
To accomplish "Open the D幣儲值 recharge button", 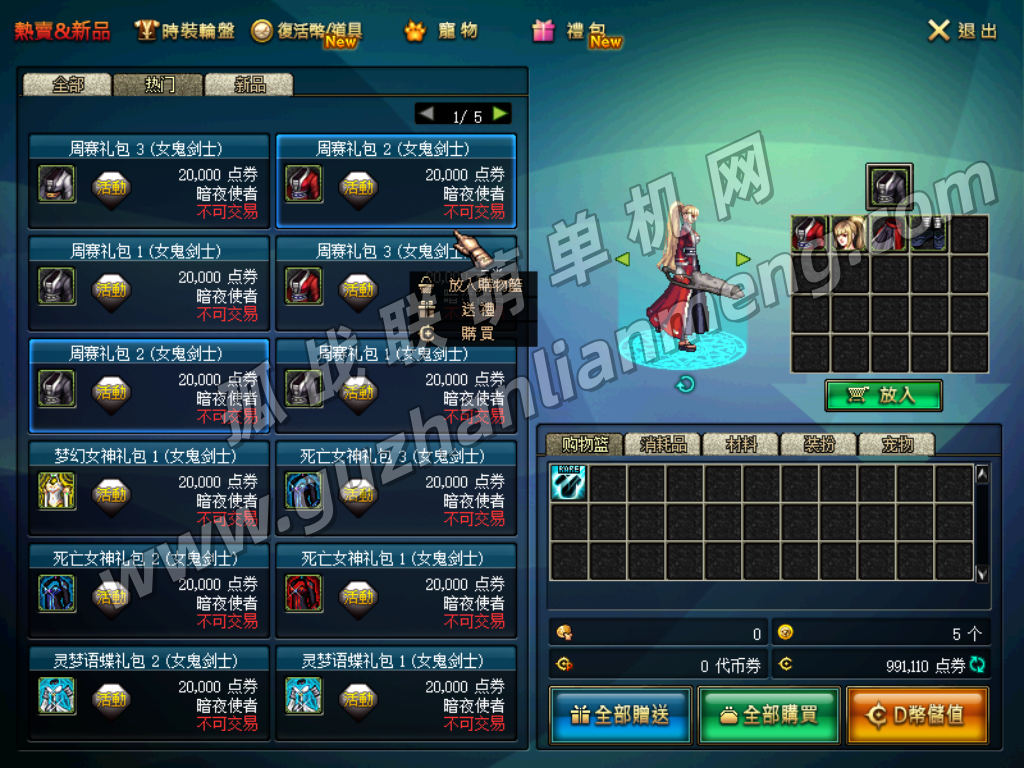I will tap(917, 715).
